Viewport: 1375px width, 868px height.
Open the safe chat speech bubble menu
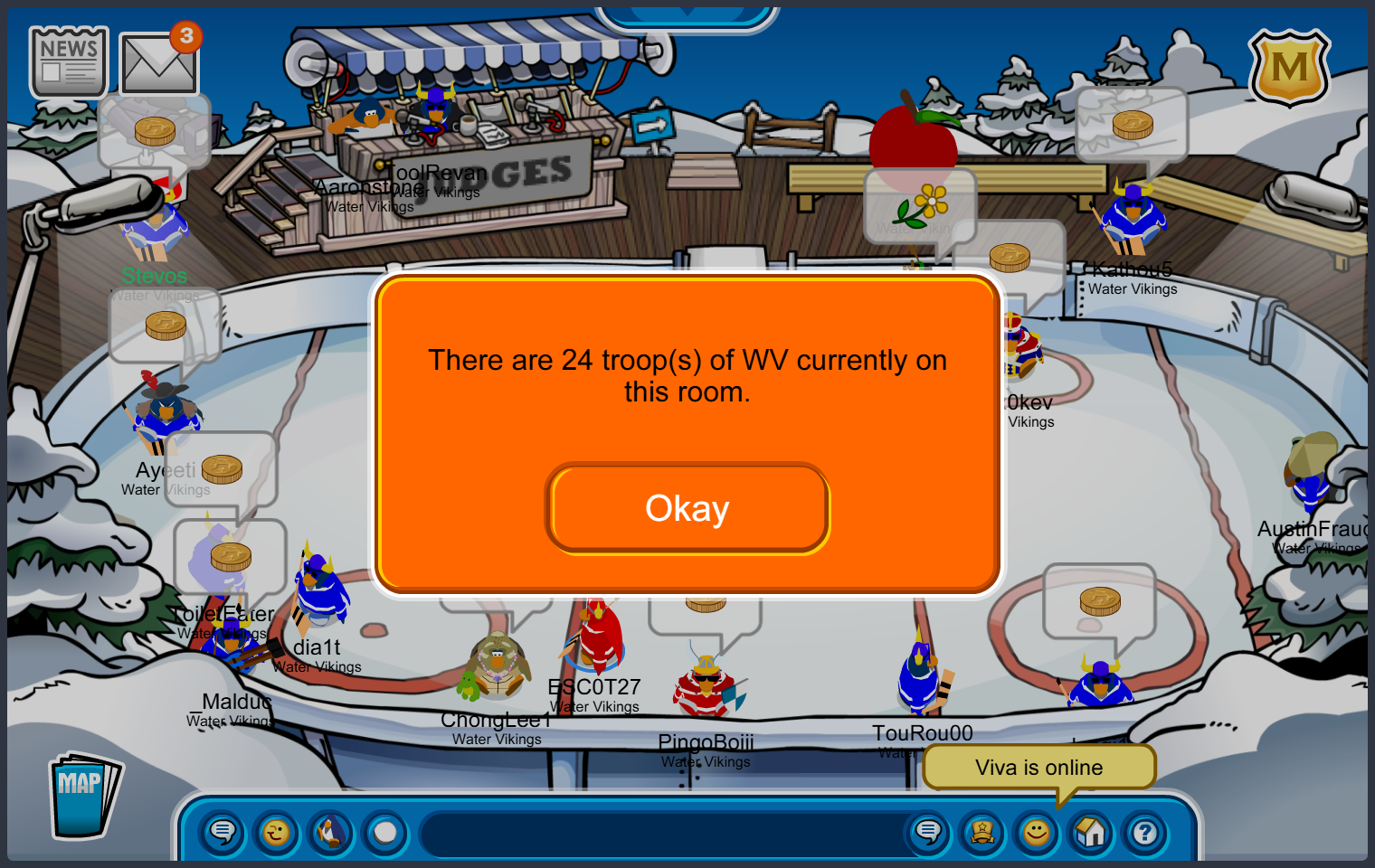(x=222, y=832)
